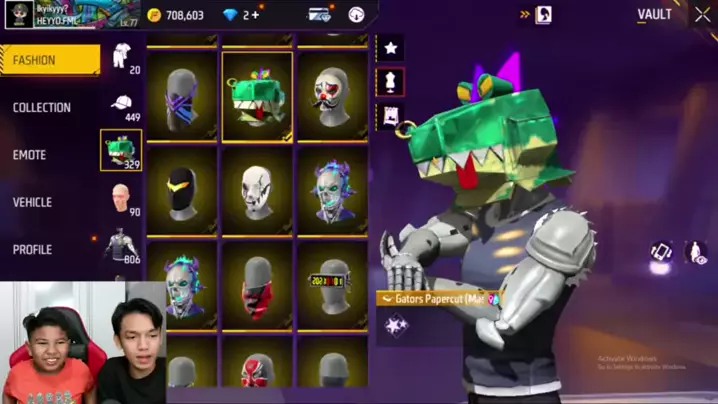Add diamonds with the plus button

(x=255, y=15)
